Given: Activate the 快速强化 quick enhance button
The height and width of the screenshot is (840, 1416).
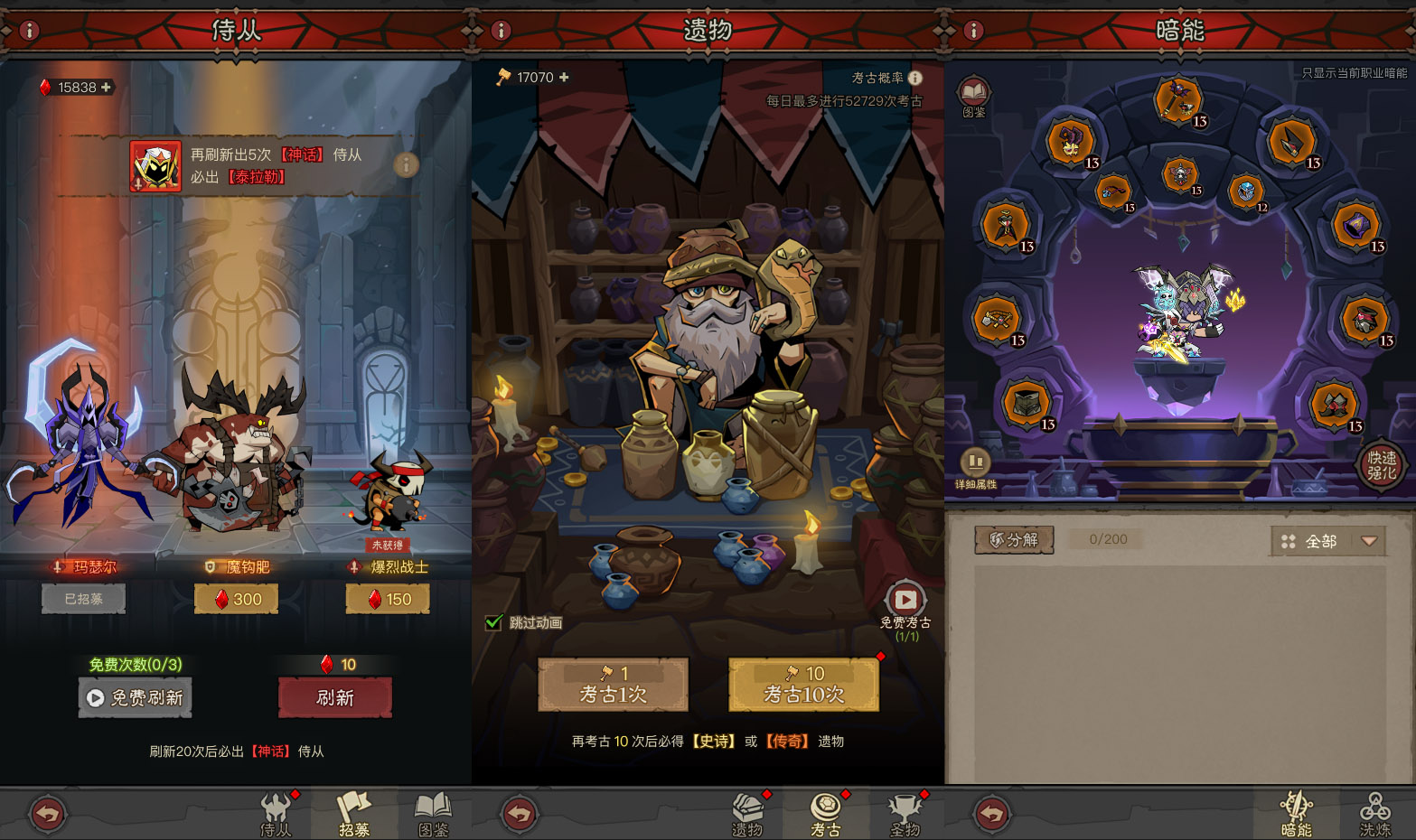Looking at the screenshot, I should [1382, 465].
